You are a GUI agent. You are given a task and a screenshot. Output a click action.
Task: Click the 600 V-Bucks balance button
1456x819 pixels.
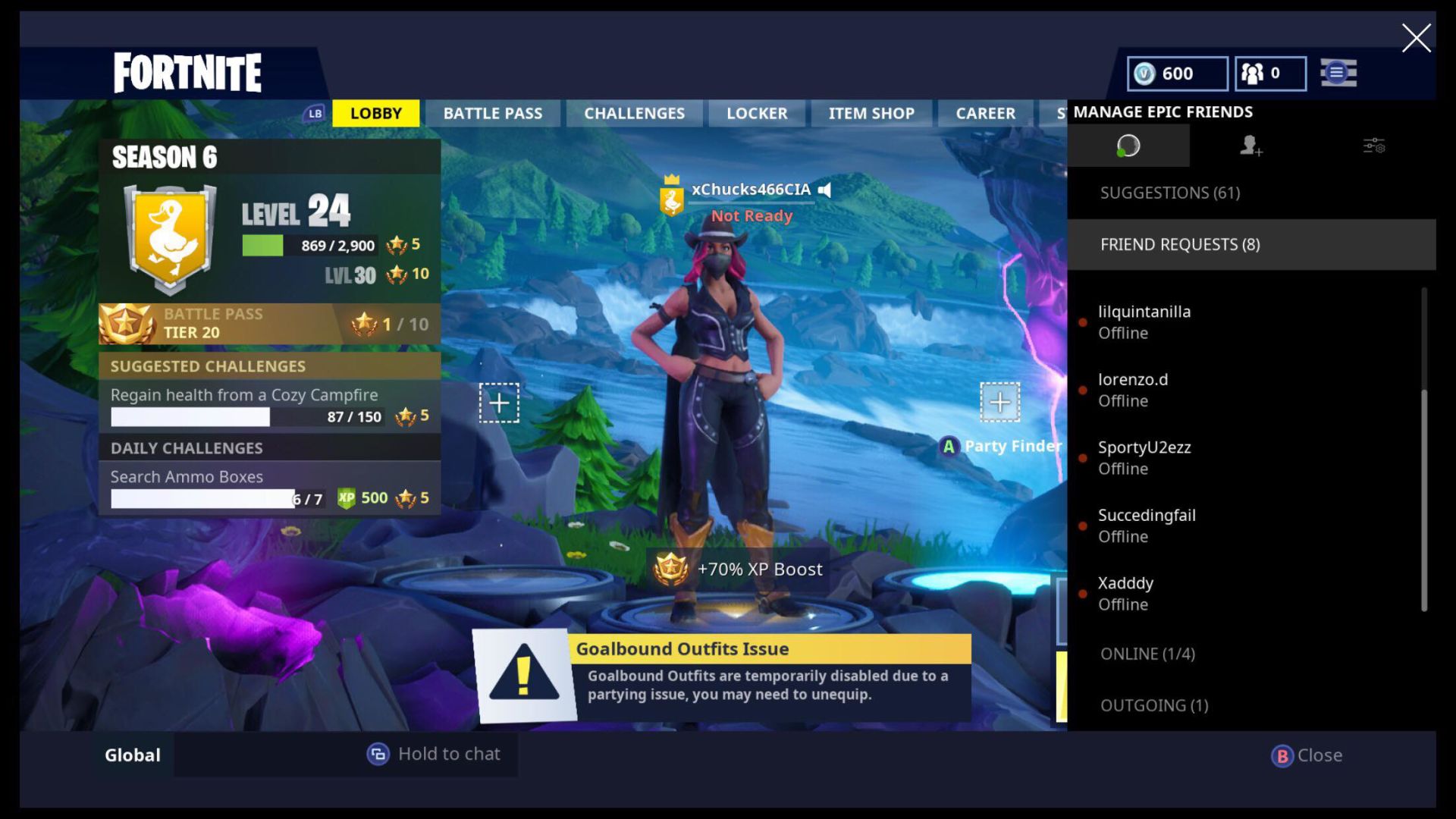1177,74
